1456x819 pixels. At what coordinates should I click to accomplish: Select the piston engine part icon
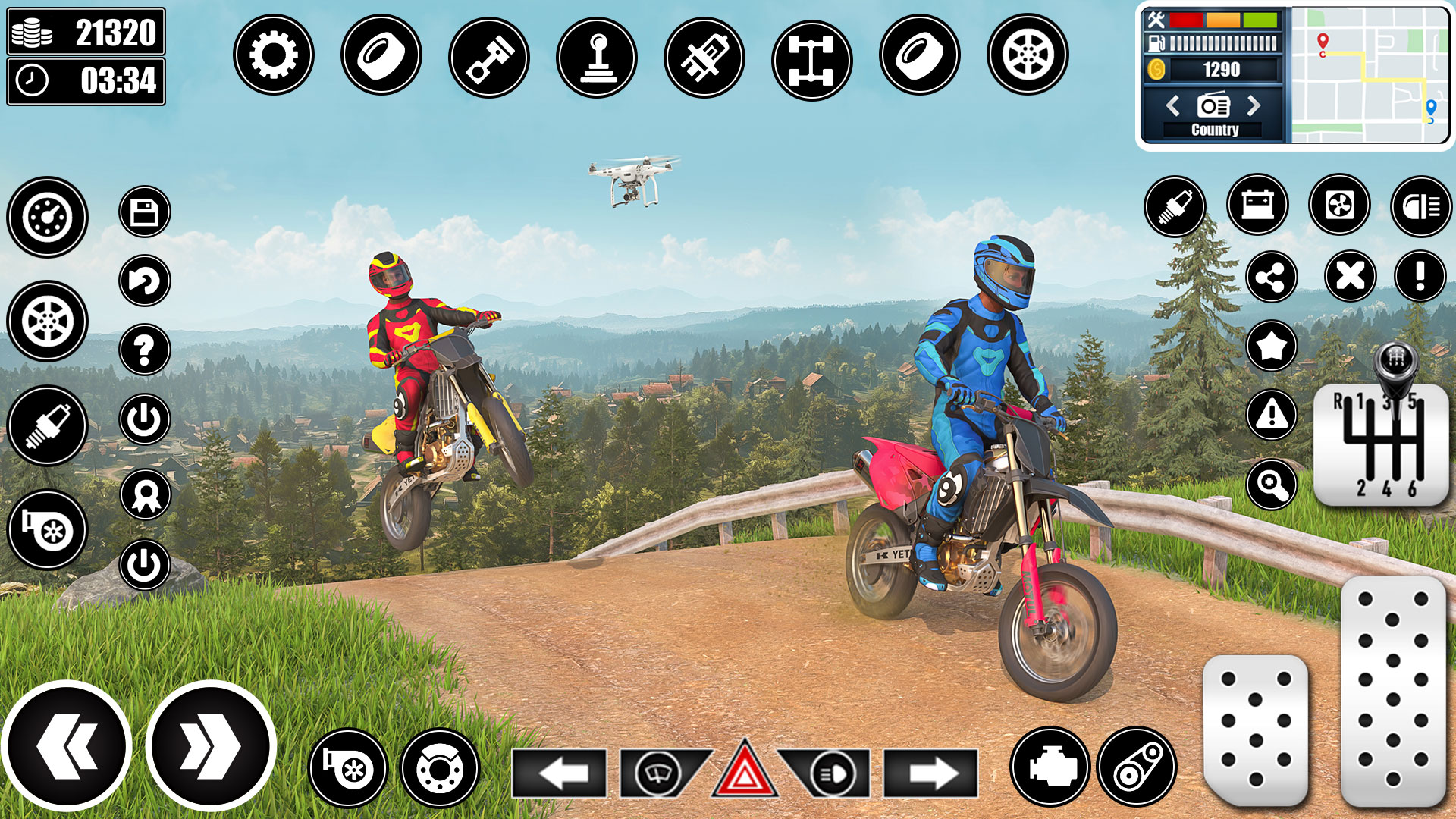tap(489, 57)
